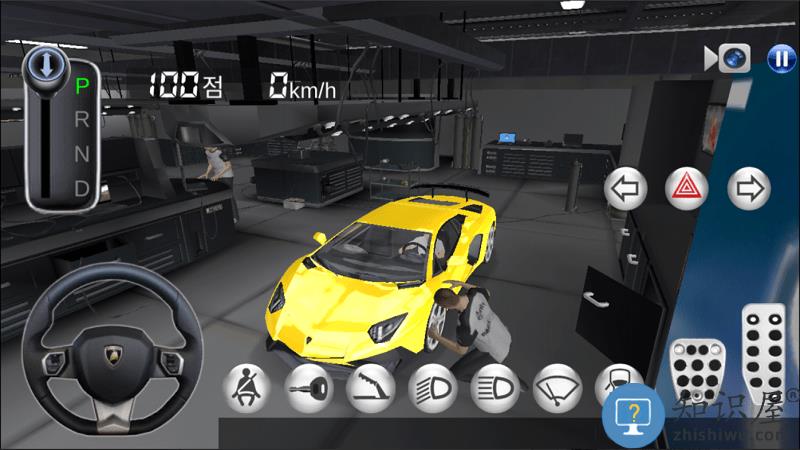Fasten the seatbelt
800x450 pixels.
point(246,388)
